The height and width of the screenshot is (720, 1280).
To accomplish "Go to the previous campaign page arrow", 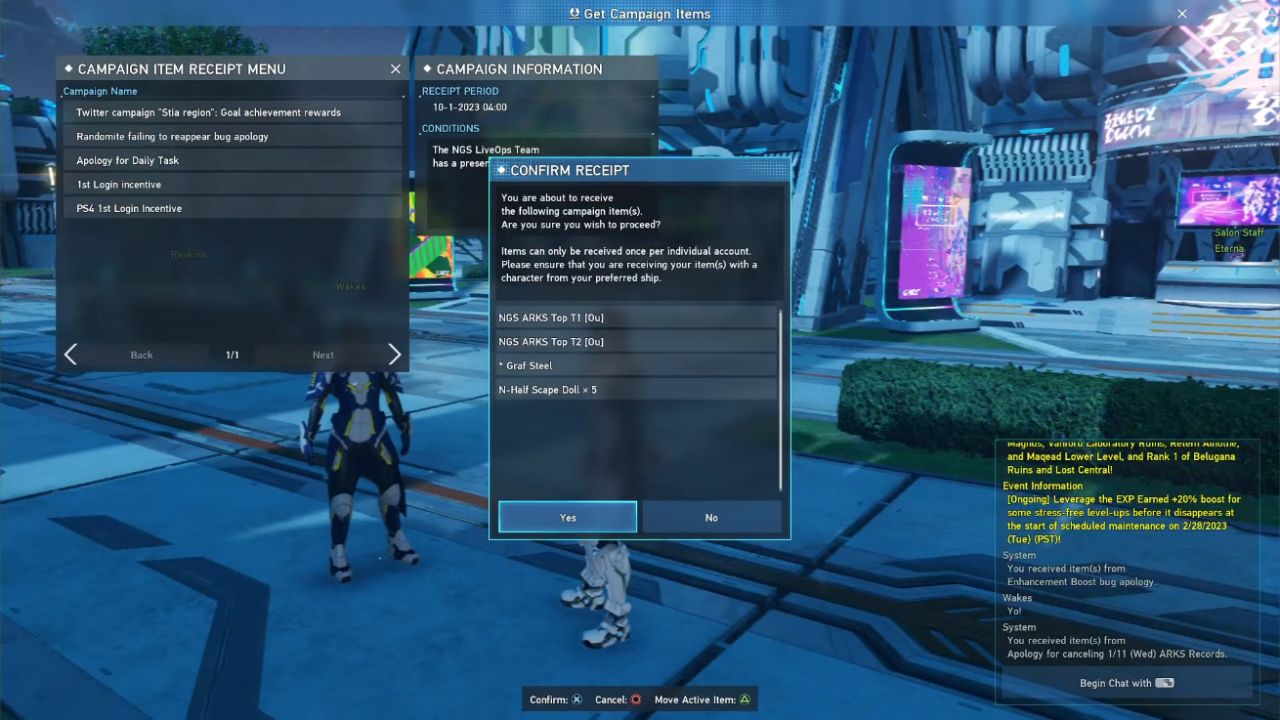I will coord(70,355).
